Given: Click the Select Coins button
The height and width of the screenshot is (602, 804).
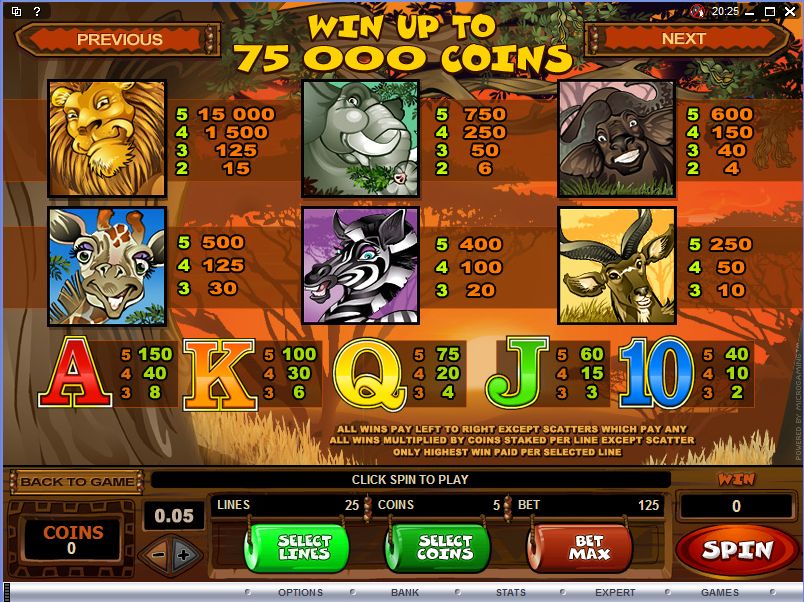Looking at the screenshot, I should pos(444,547).
